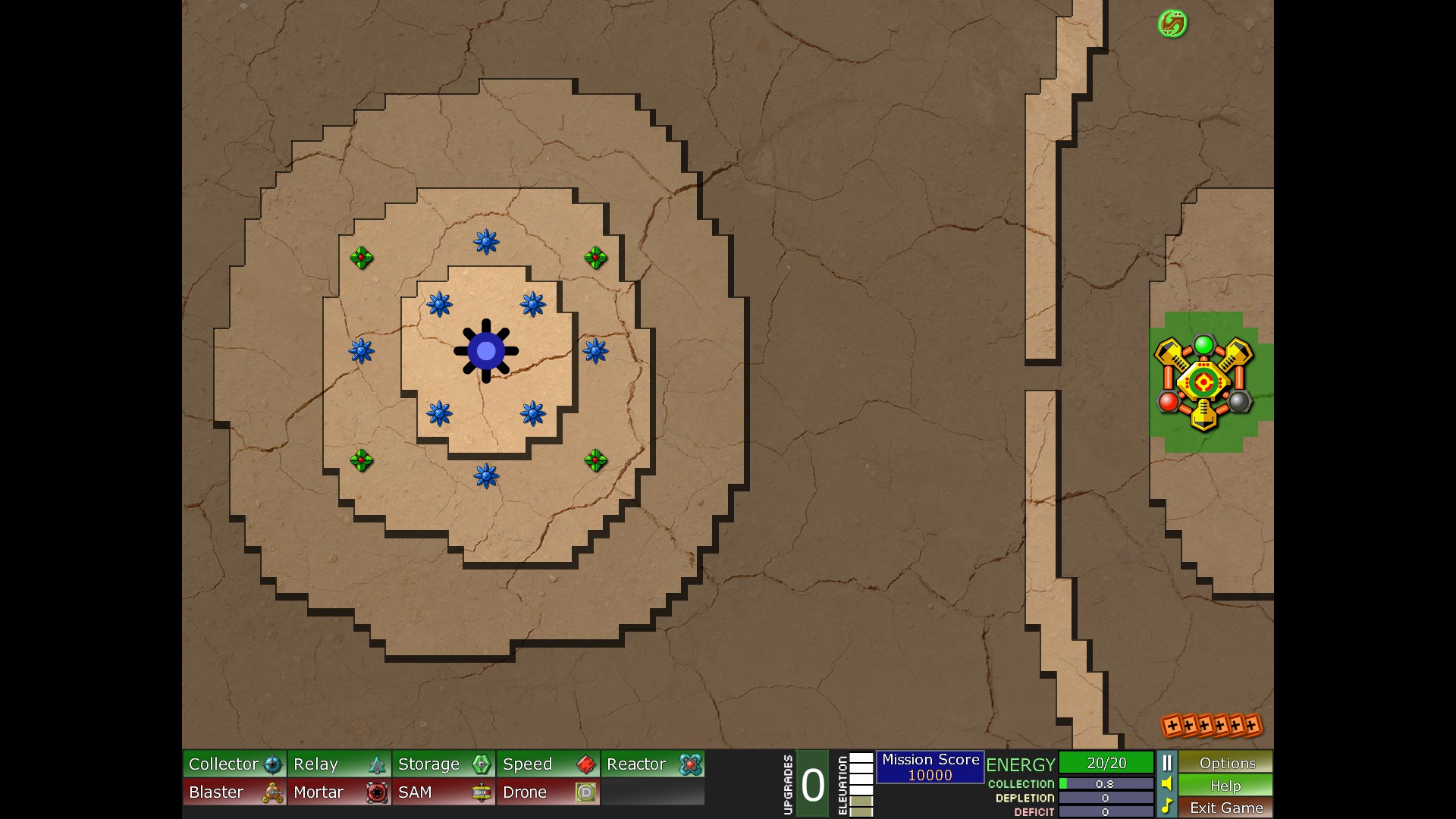Toggle sound effects with the speaker icon
The height and width of the screenshot is (819, 1456).
(1167, 784)
